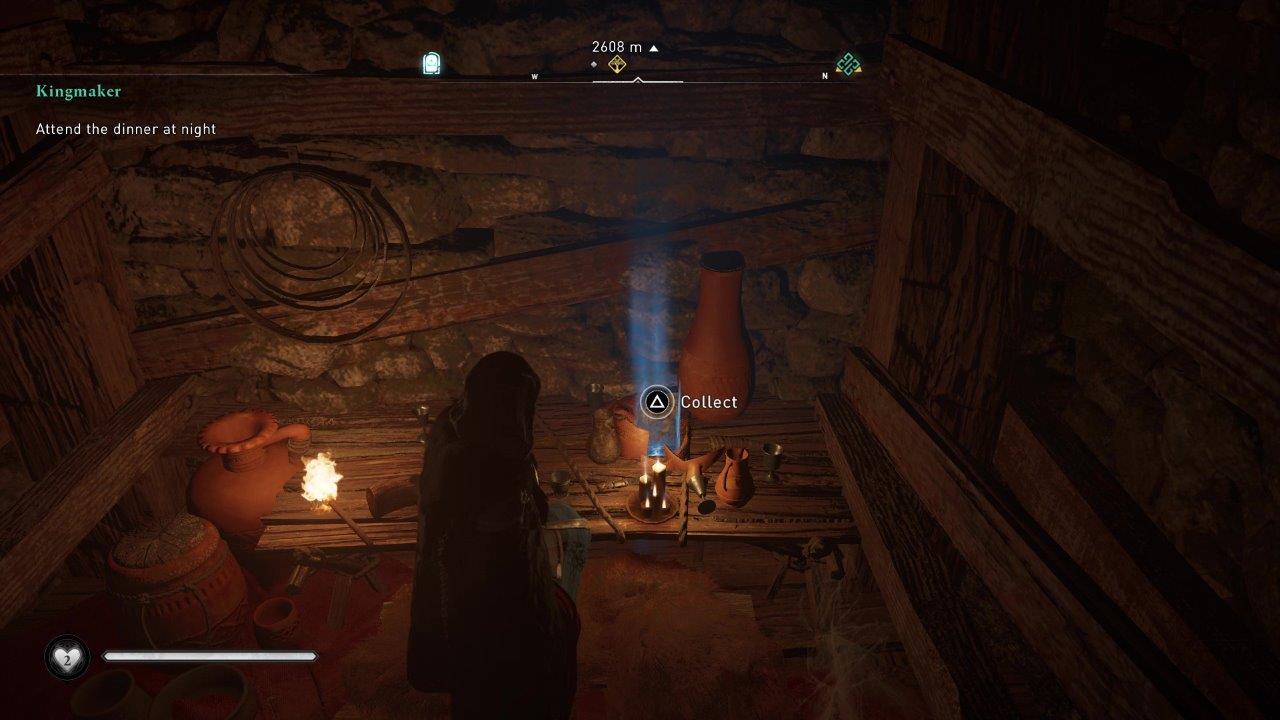
Task: Click the compass tick notch at center
Action: (638, 77)
